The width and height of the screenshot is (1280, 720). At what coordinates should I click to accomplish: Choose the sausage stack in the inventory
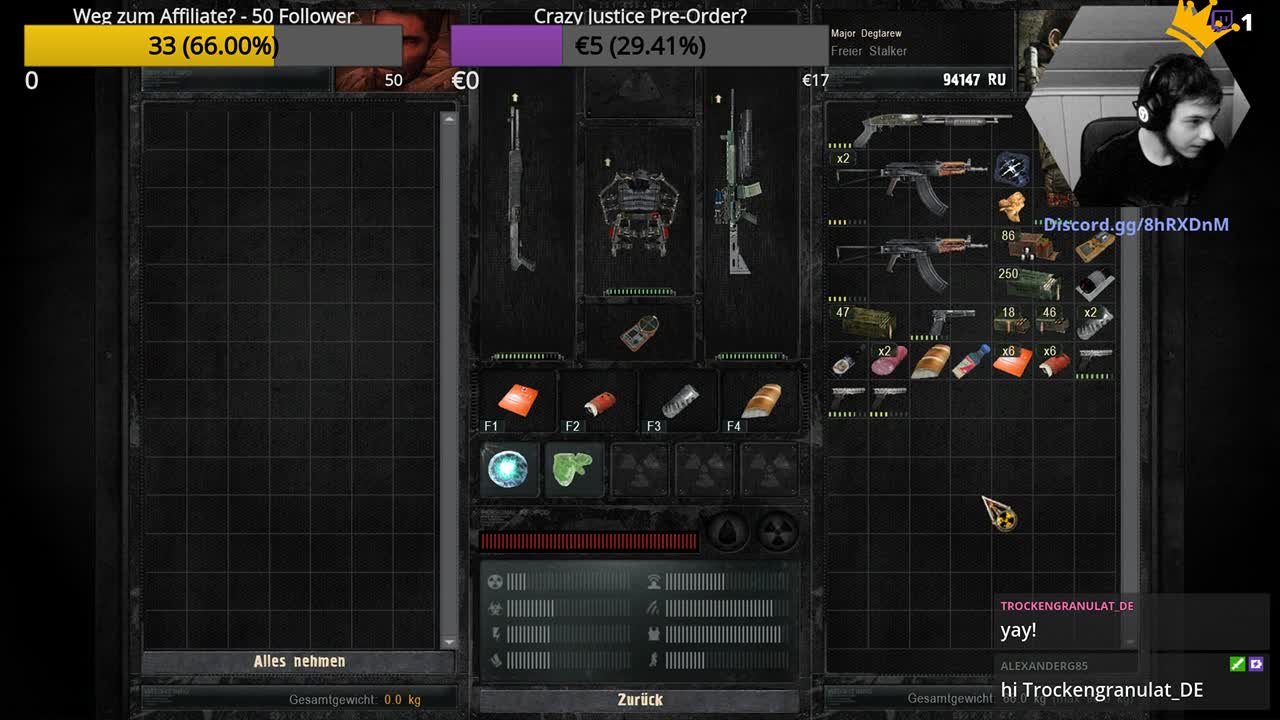click(x=888, y=360)
